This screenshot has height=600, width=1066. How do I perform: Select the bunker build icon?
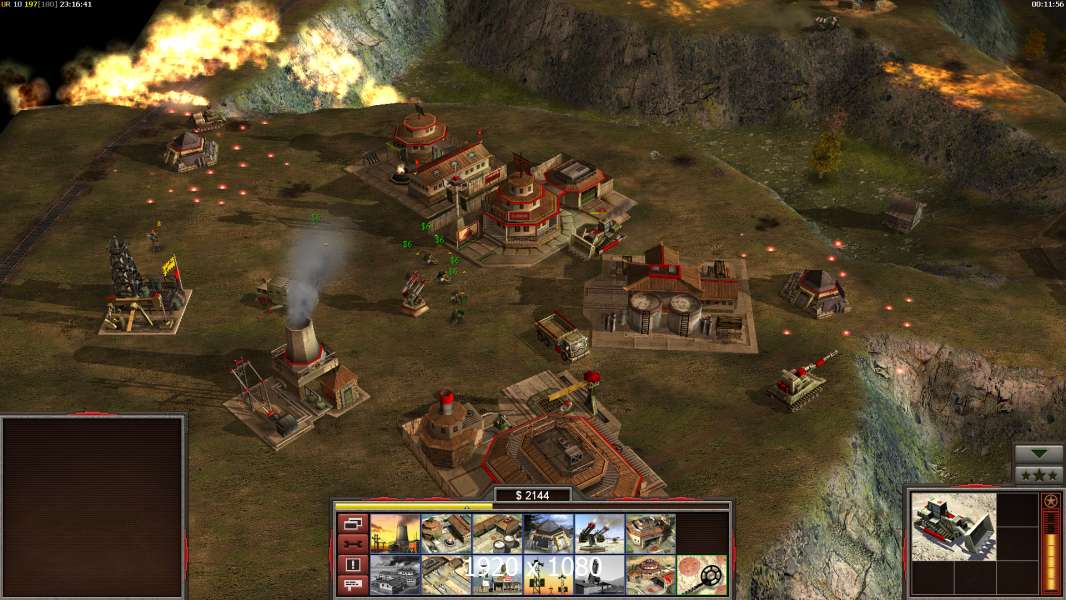click(548, 534)
